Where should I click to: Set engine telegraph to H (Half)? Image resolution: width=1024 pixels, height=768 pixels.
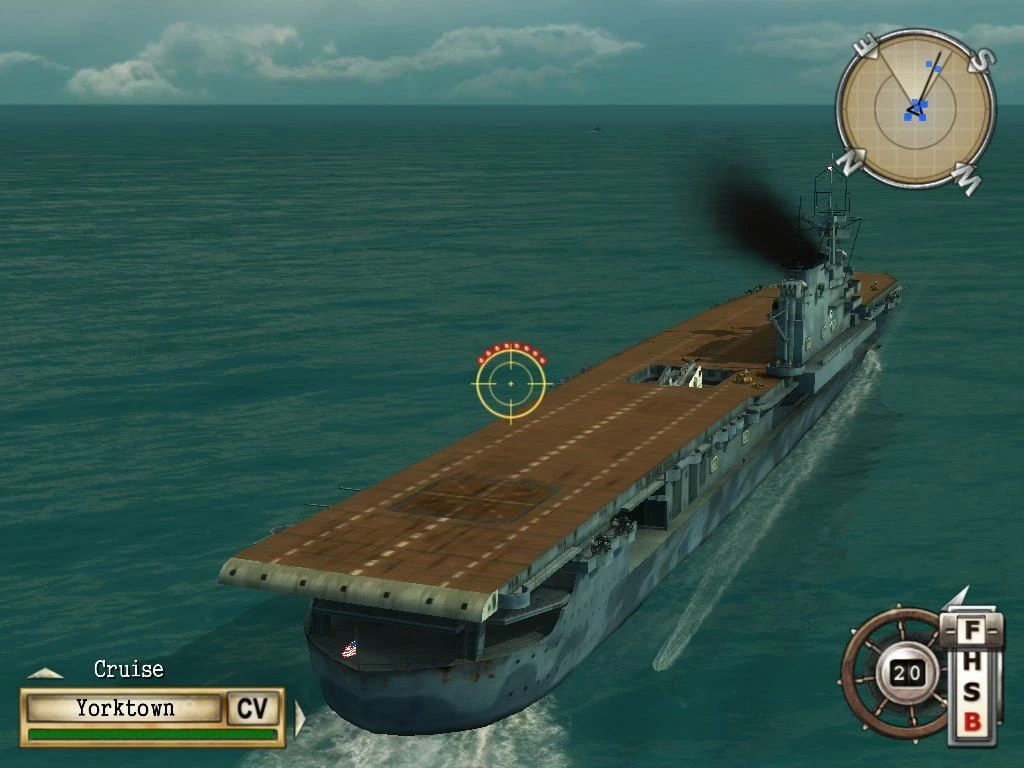click(x=971, y=662)
